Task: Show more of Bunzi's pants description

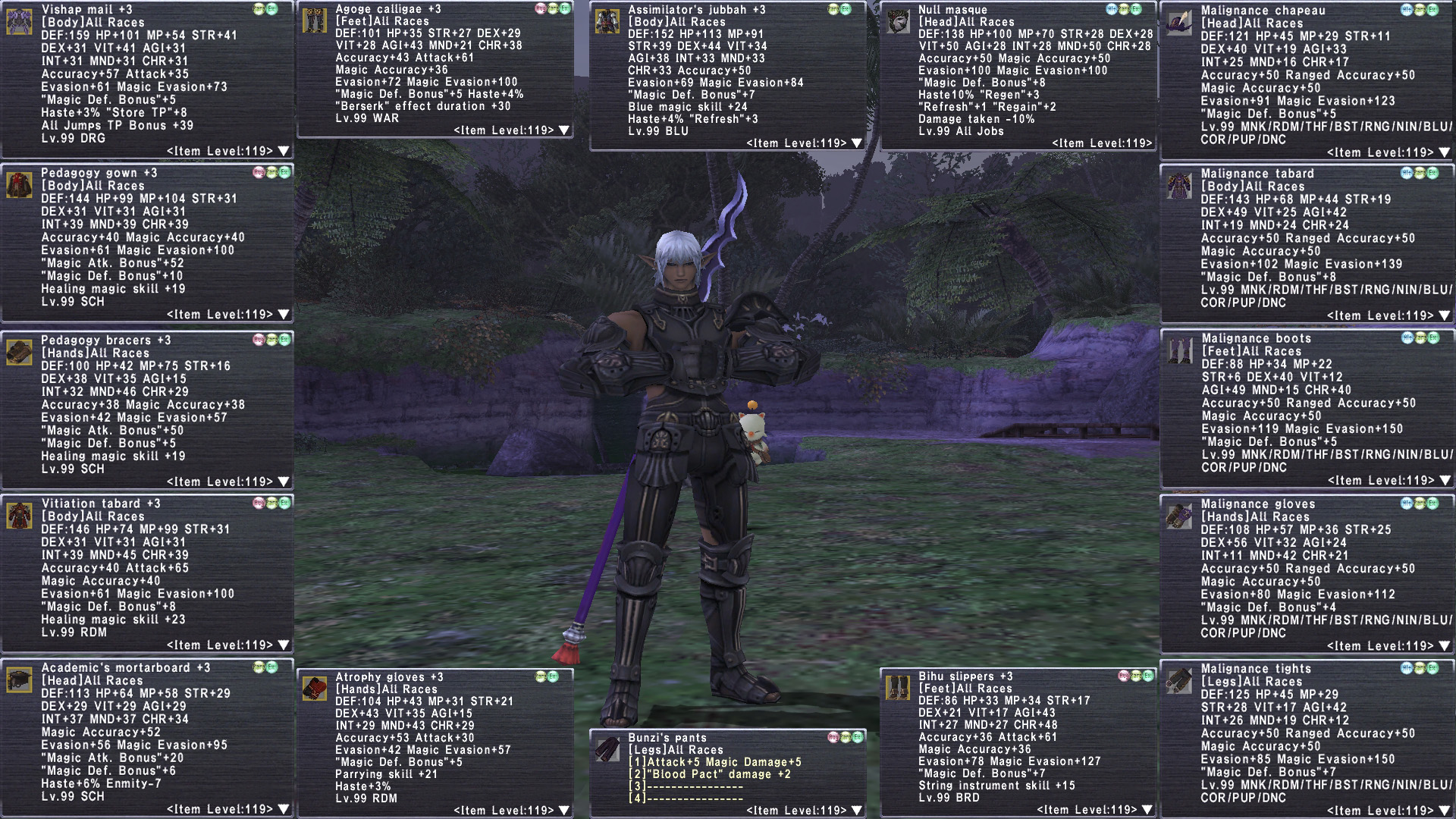Action: 857,811
